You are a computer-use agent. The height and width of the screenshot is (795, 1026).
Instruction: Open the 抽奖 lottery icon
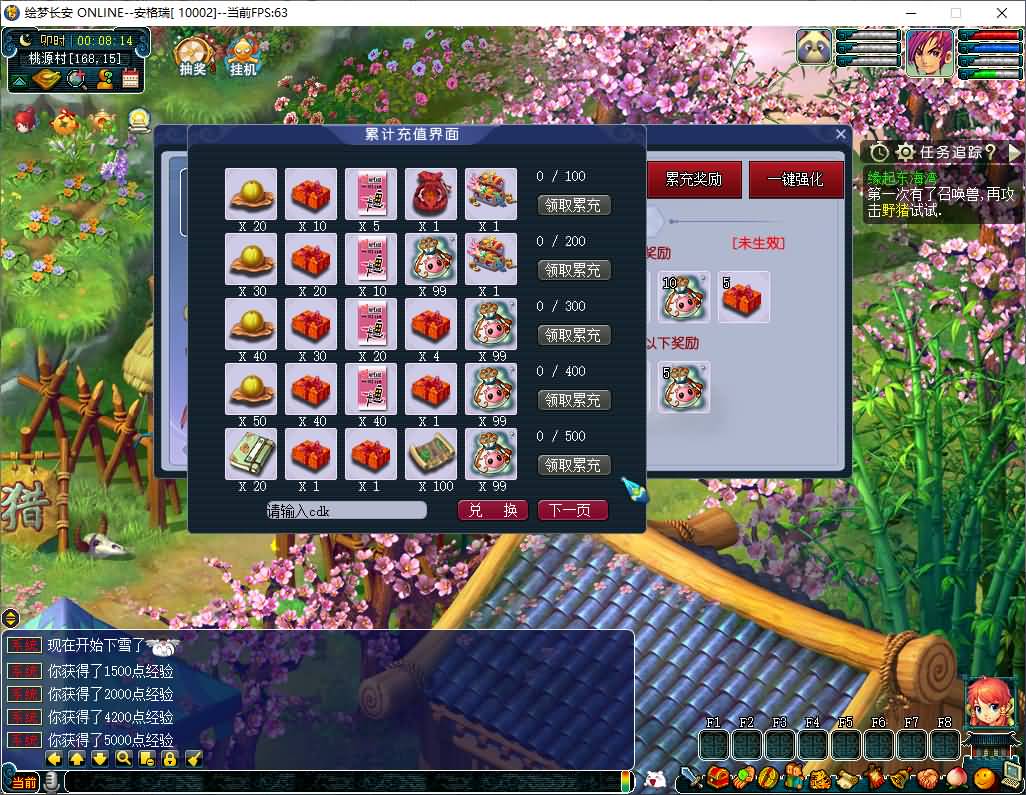192,56
